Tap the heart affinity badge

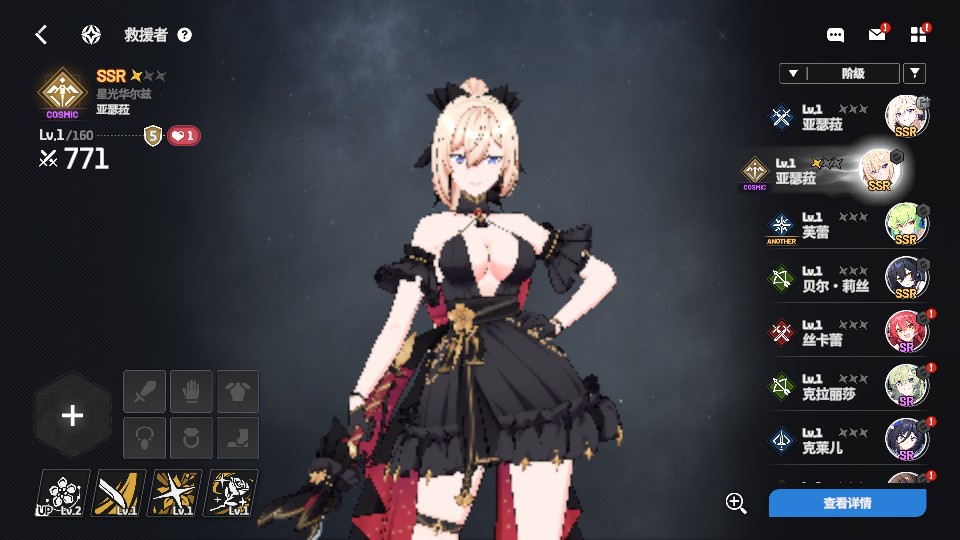[x=183, y=135]
